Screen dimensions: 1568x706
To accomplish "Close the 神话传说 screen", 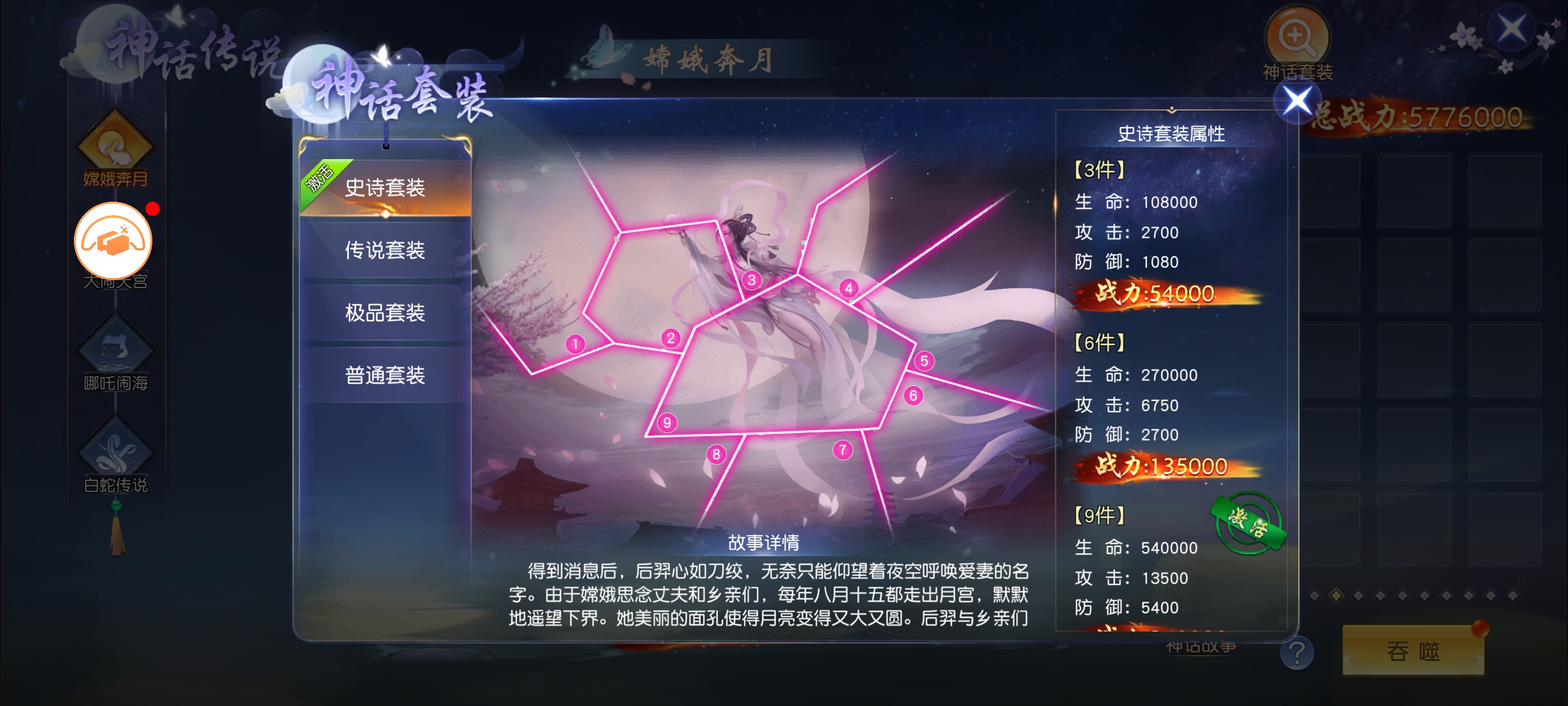I will tap(1511, 28).
